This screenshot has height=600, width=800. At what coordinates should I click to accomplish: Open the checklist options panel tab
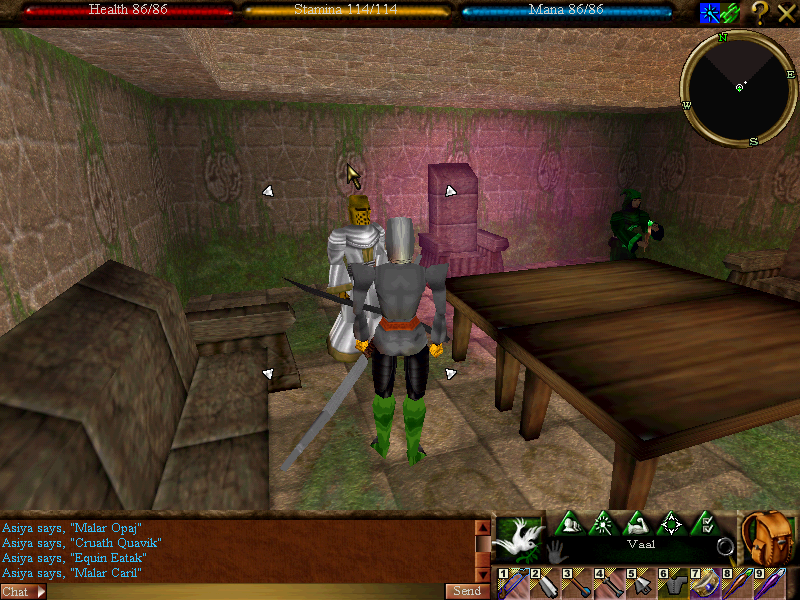pos(704,523)
